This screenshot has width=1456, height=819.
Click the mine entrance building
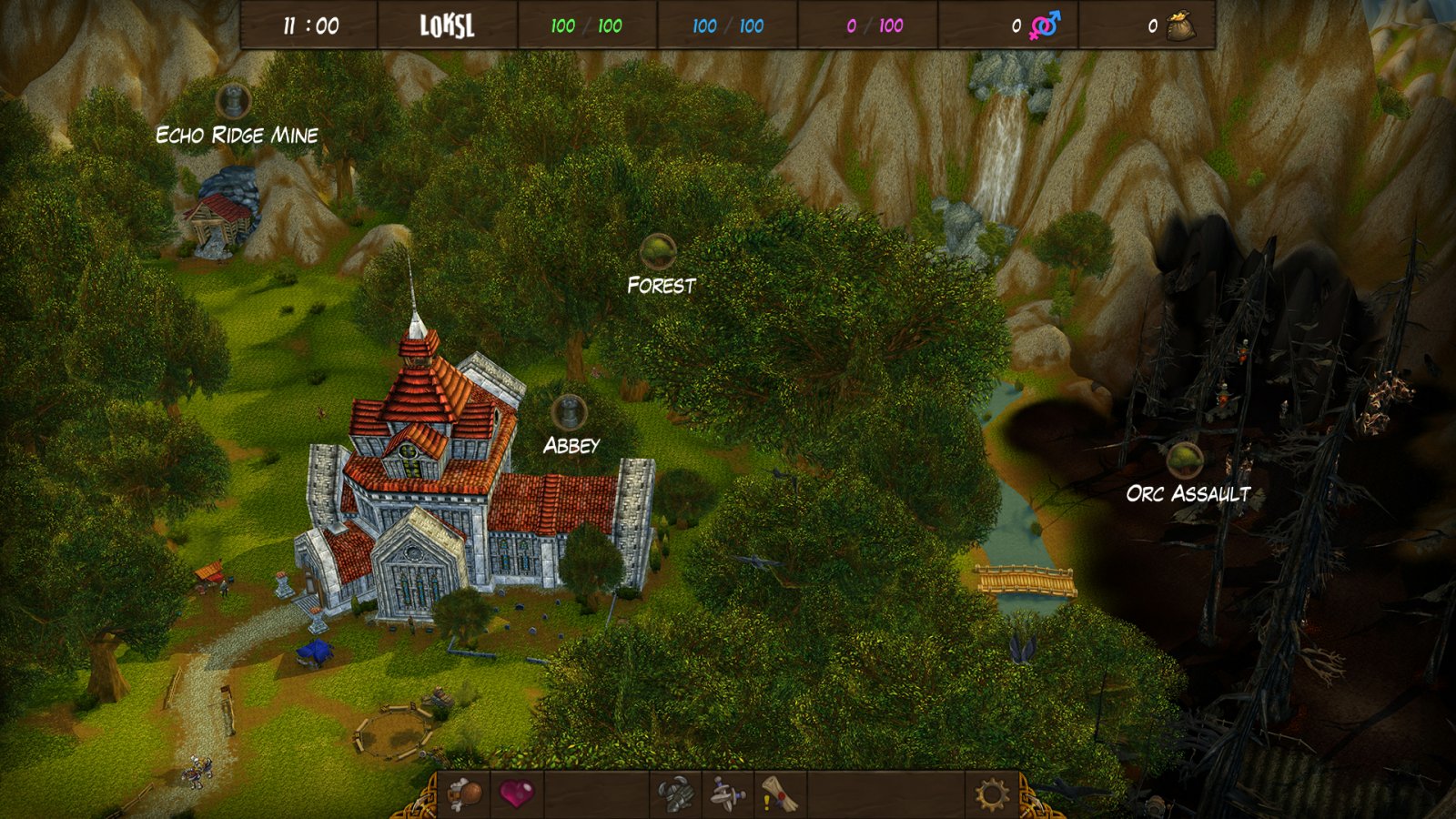[x=217, y=218]
